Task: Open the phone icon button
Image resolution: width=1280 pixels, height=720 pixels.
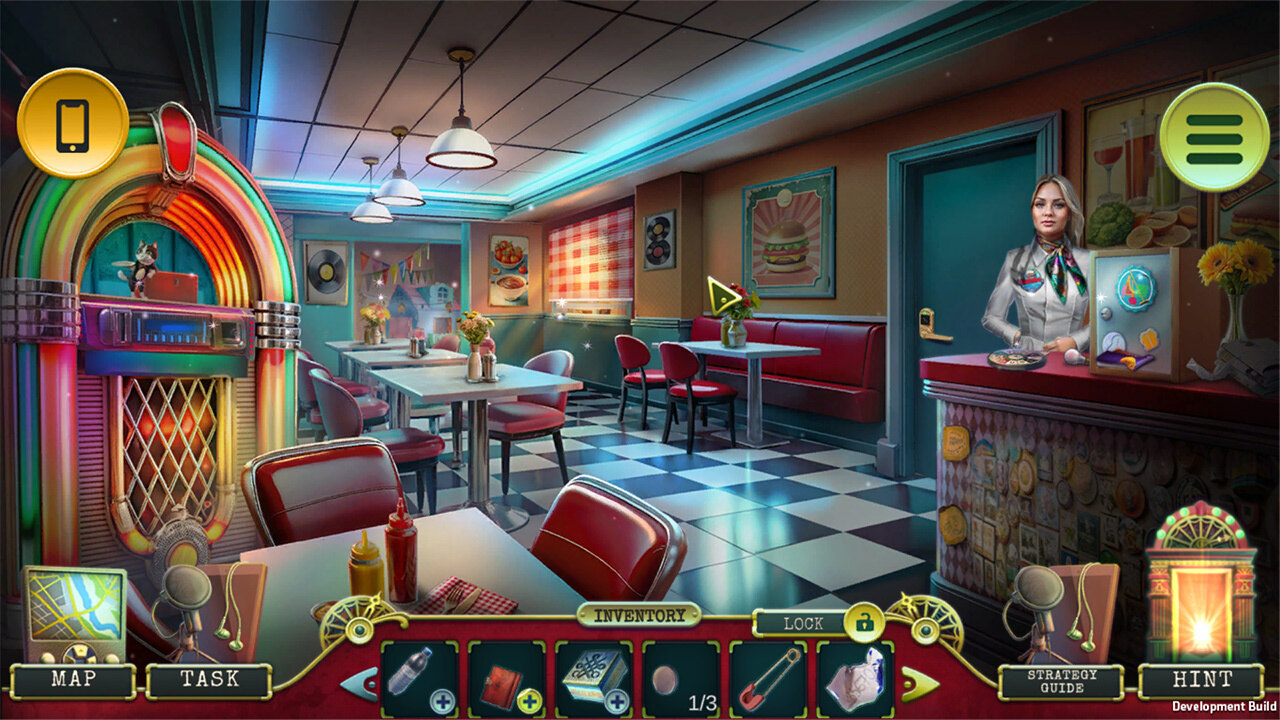Action: click(x=72, y=123)
